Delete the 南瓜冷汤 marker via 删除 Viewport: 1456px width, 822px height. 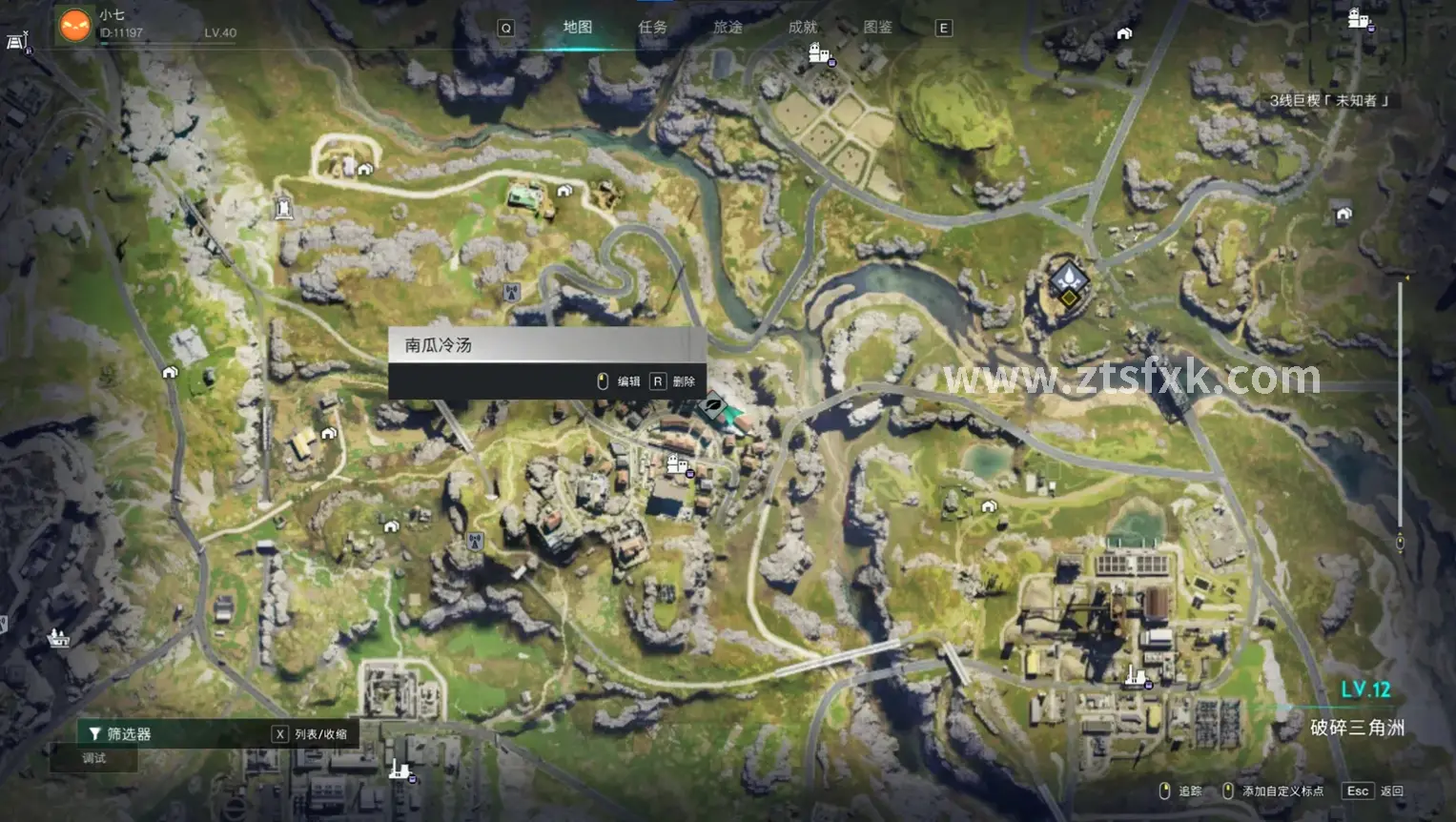(x=675, y=381)
